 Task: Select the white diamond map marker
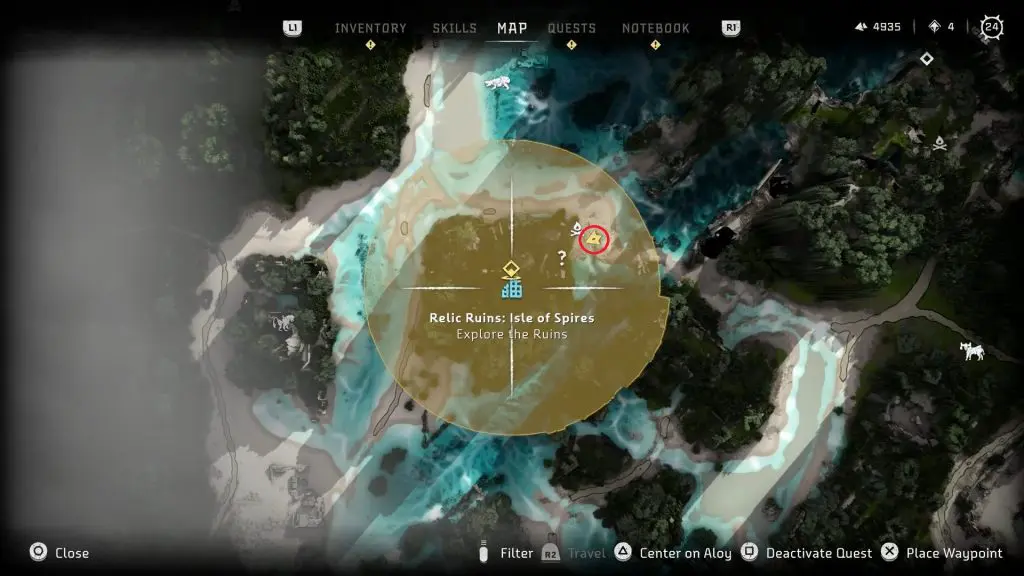coord(927,59)
